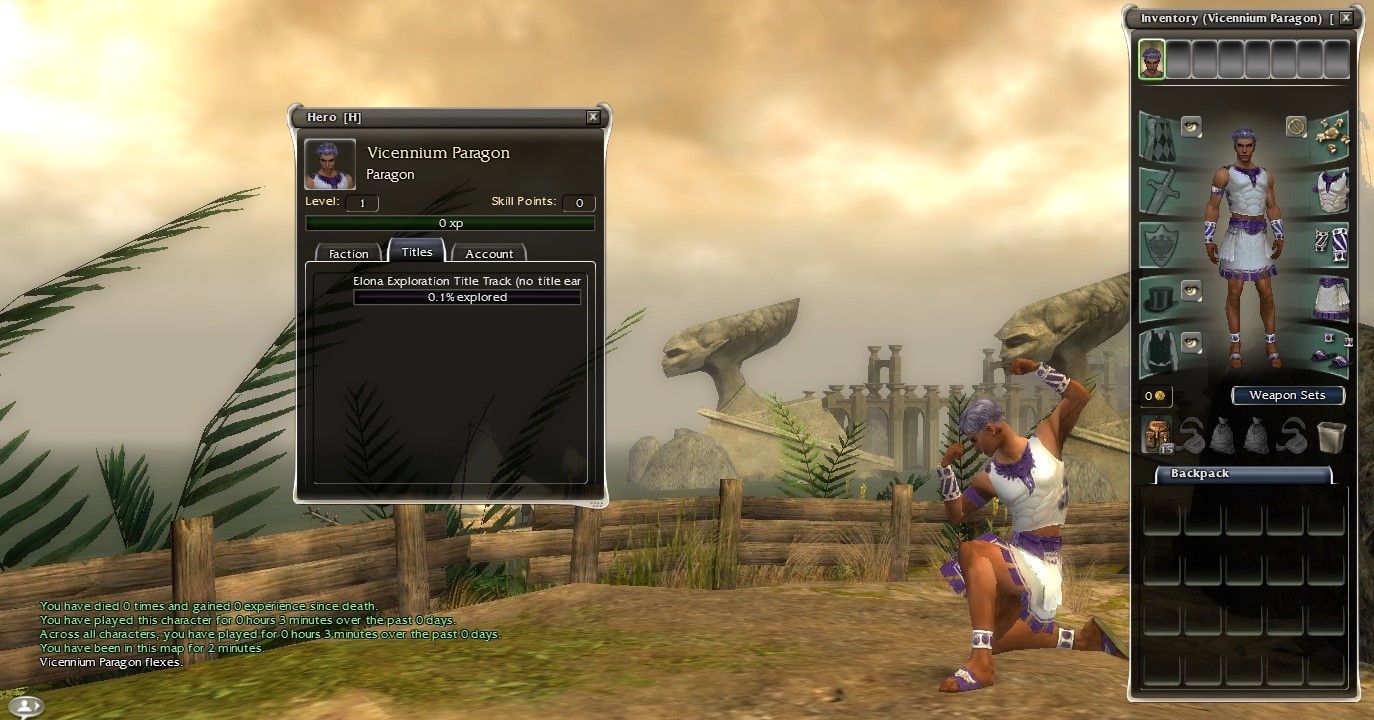Select the purple sandals footwear slot
Image resolution: width=1374 pixels, height=720 pixels.
click(x=1330, y=354)
